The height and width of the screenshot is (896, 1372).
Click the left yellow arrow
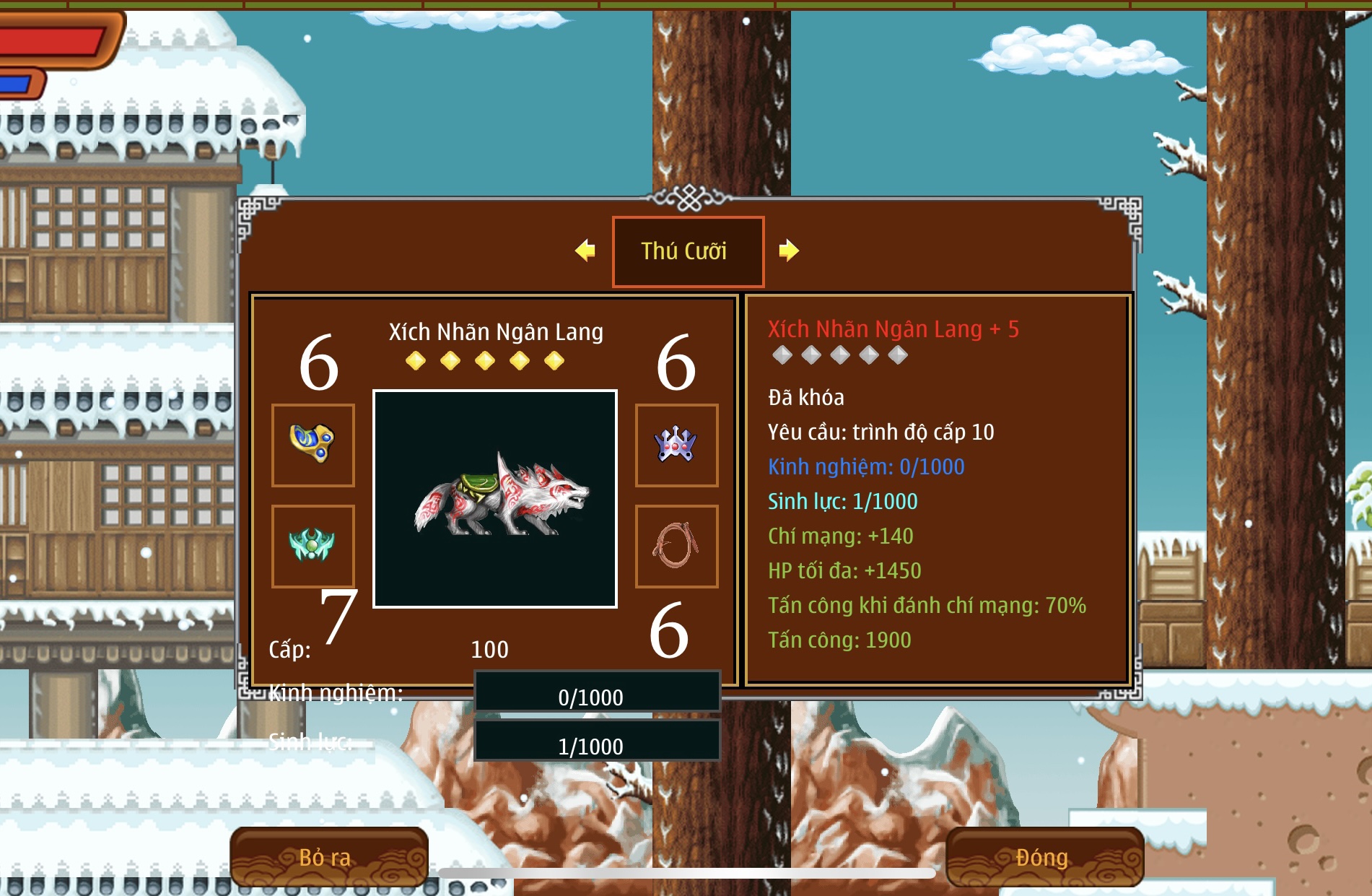click(x=585, y=251)
